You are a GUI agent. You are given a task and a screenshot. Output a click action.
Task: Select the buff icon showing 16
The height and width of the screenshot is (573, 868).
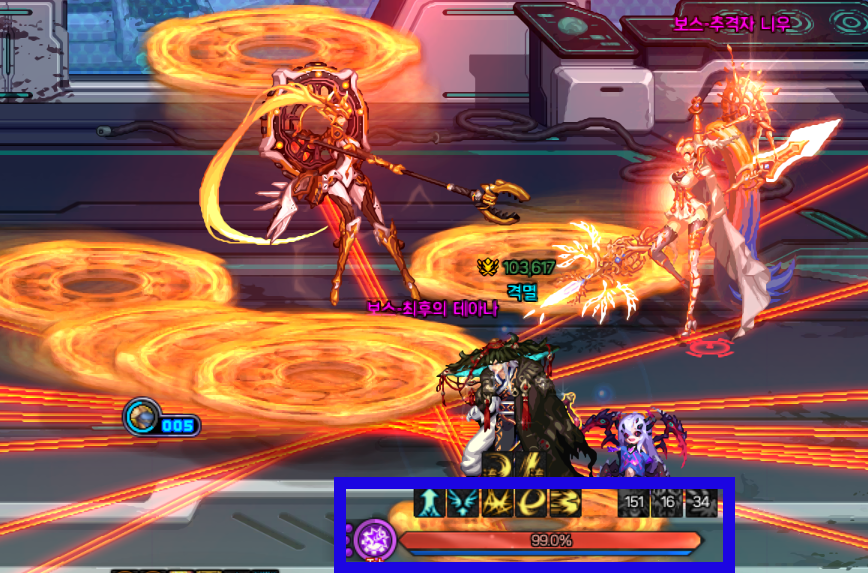[667, 502]
